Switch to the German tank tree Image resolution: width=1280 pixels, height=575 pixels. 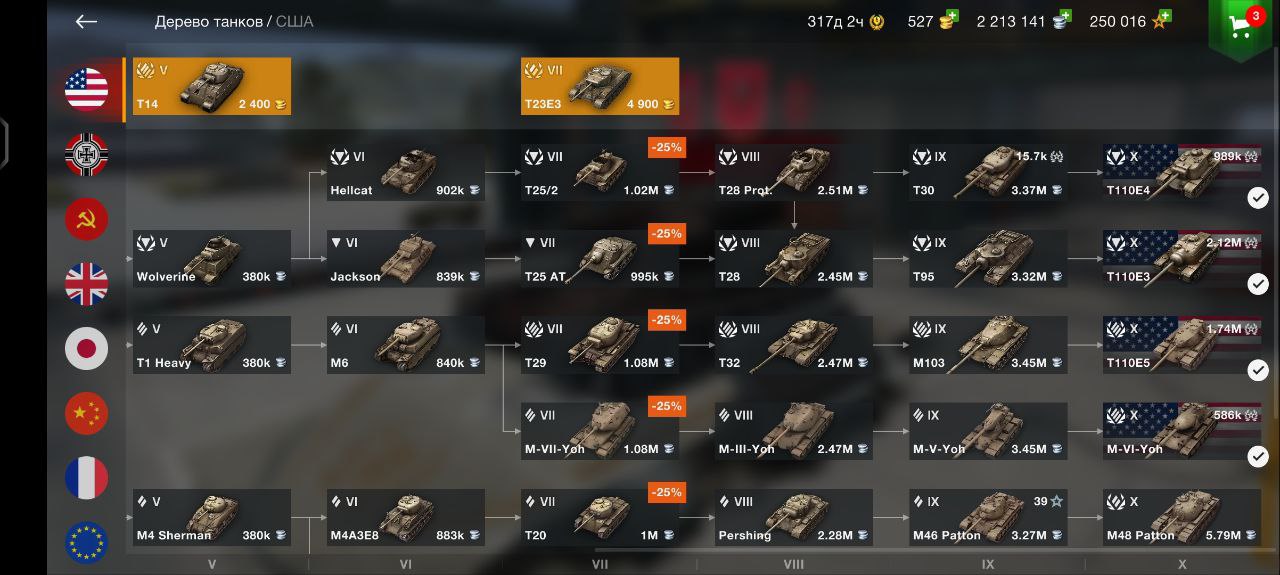tap(87, 154)
